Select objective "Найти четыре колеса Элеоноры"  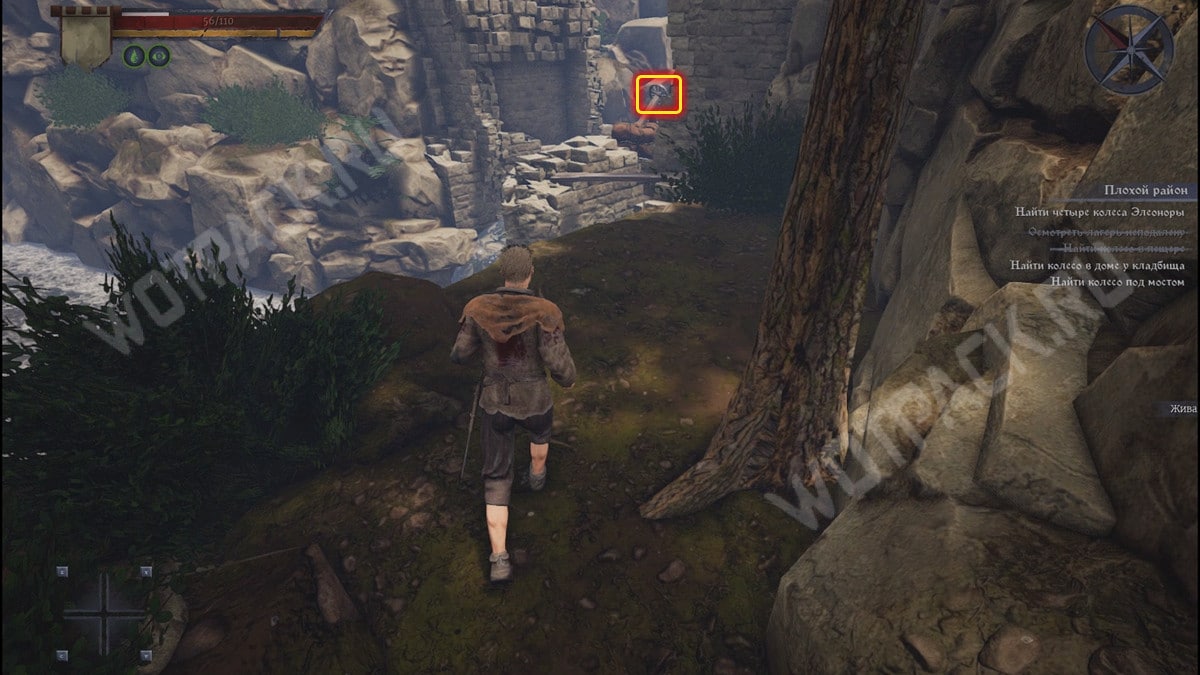[1099, 212]
